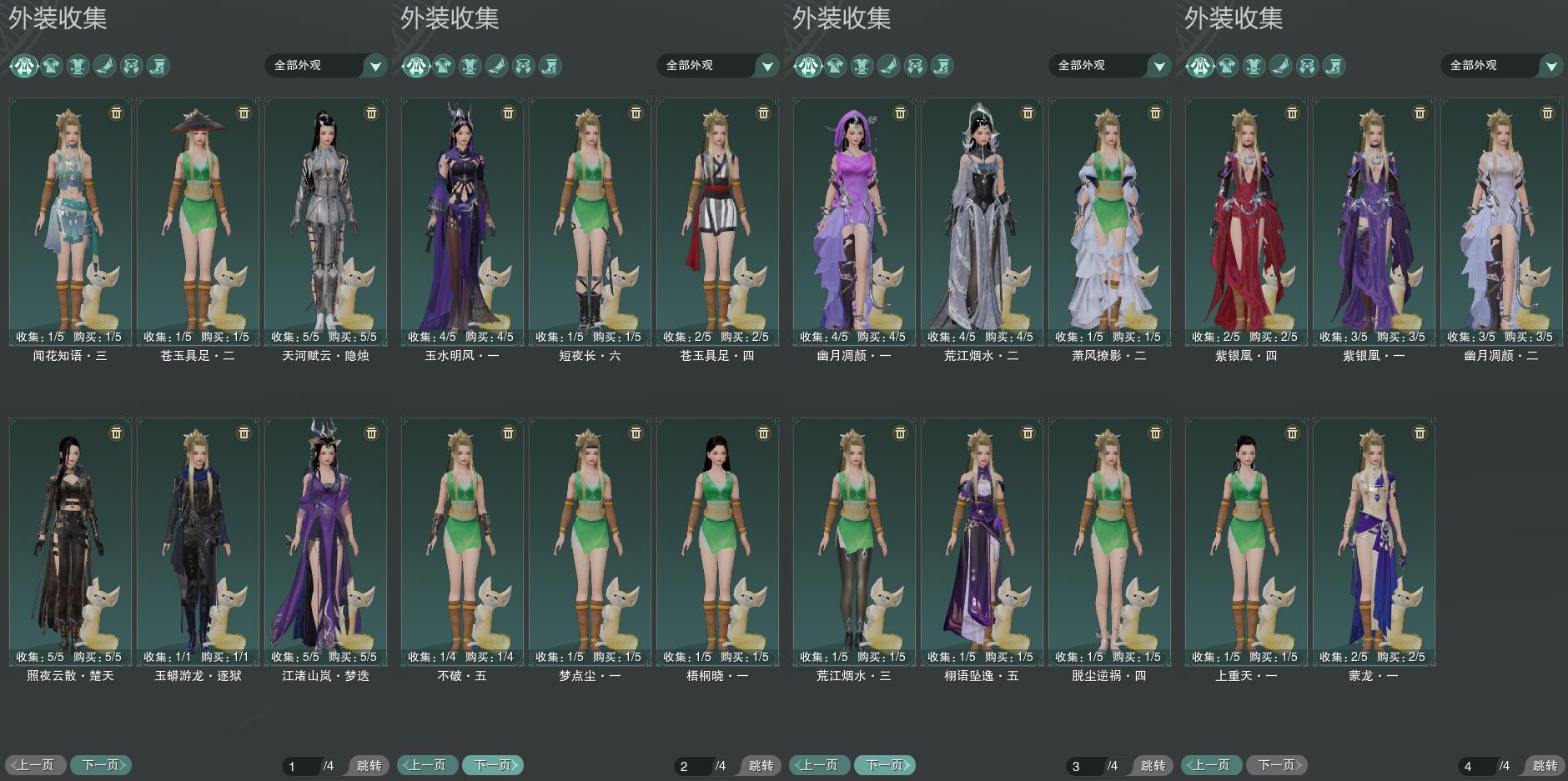Choose the red 紫银凰·四 outfit
1568x781 pixels.
1246,221
